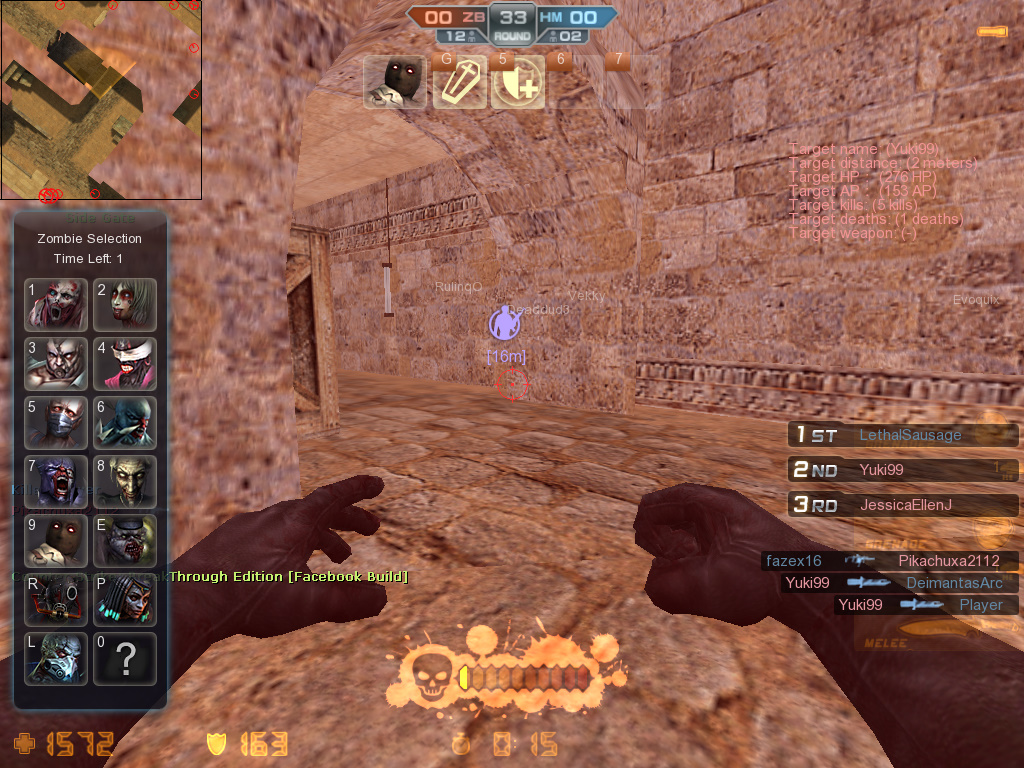Screen dimensions: 1024x768
Task: Select the bandage-blindfolded zombie in slot 4
Action: tap(125, 364)
